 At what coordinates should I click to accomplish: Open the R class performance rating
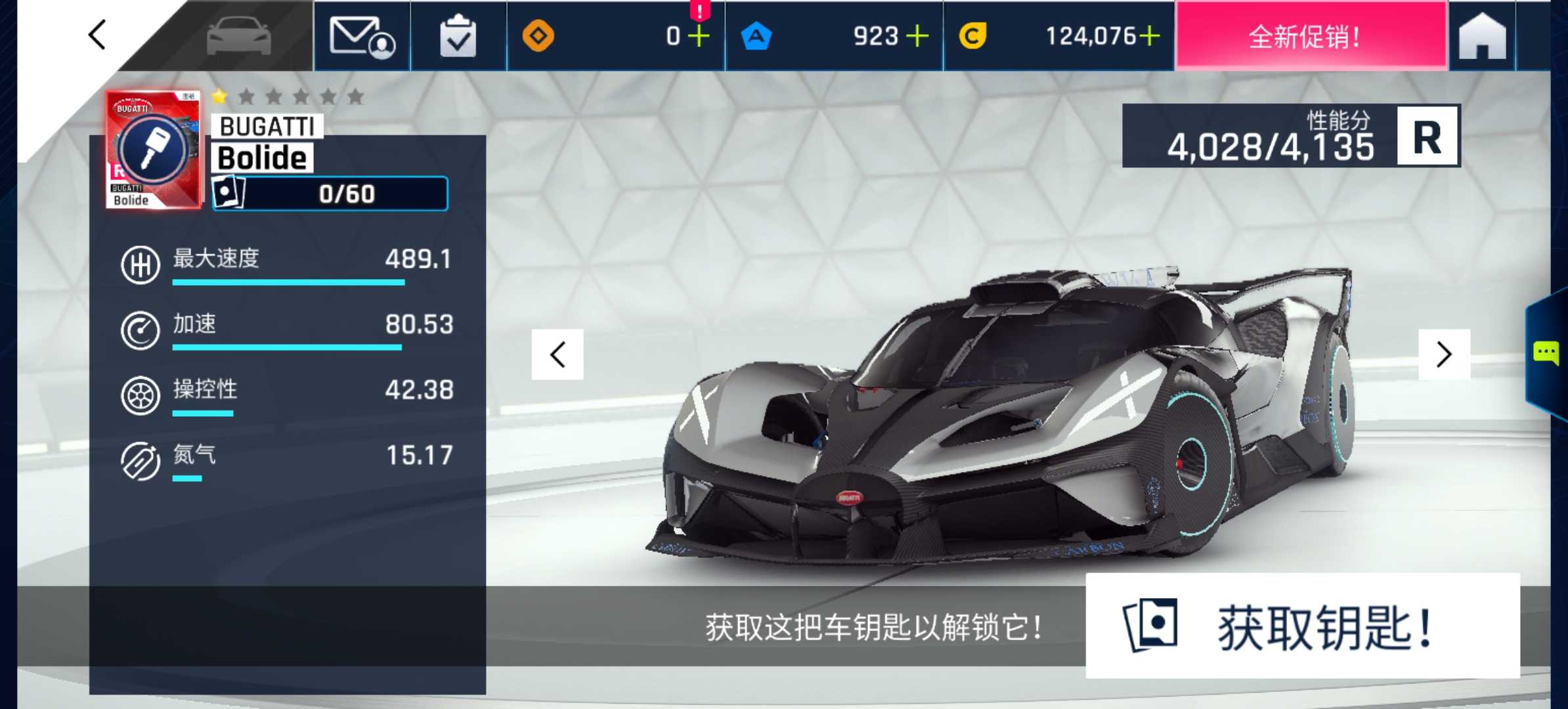coord(1427,137)
